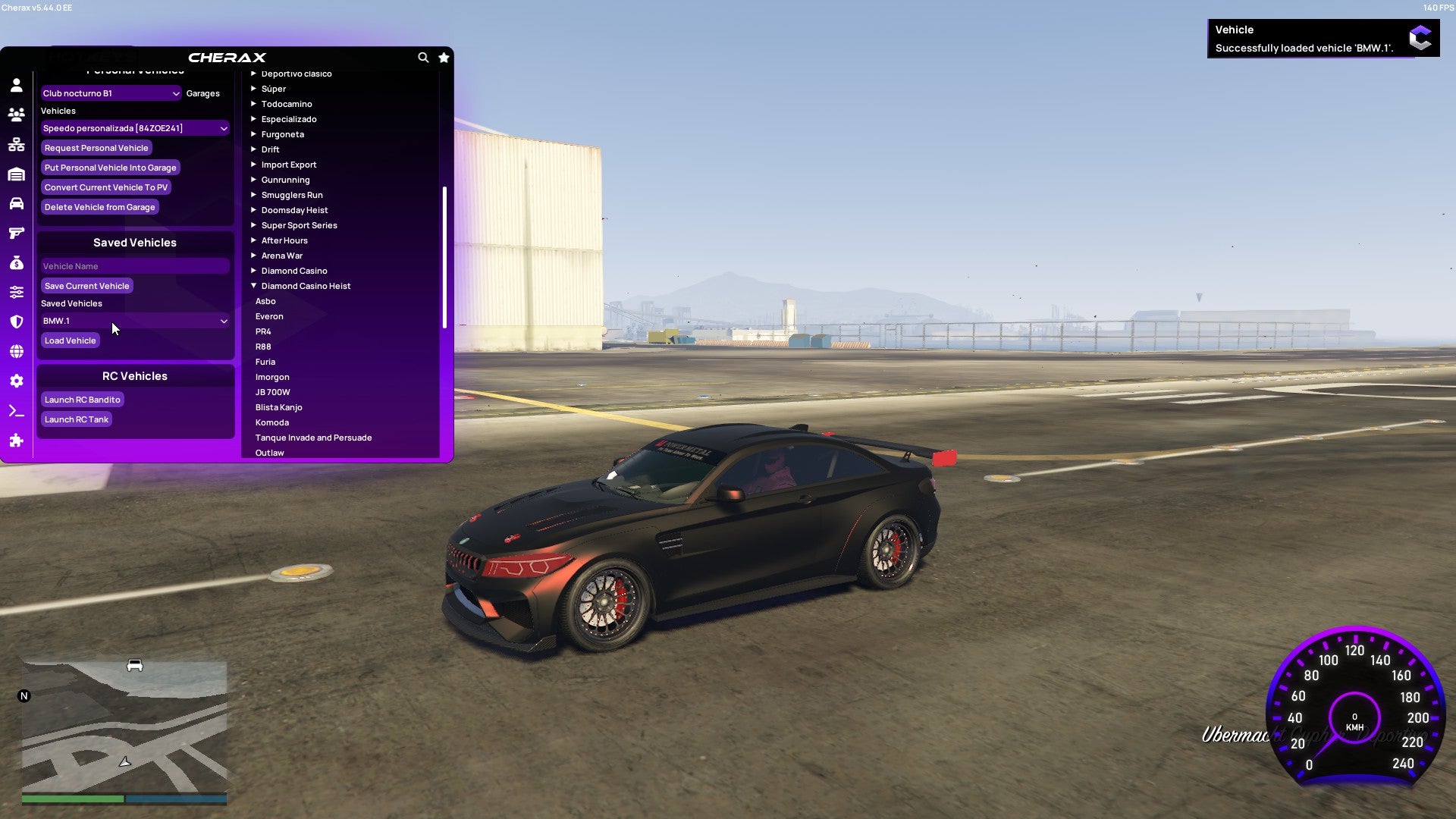
Task: Click the terminal console icon in sidebar
Action: coord(17,410)
